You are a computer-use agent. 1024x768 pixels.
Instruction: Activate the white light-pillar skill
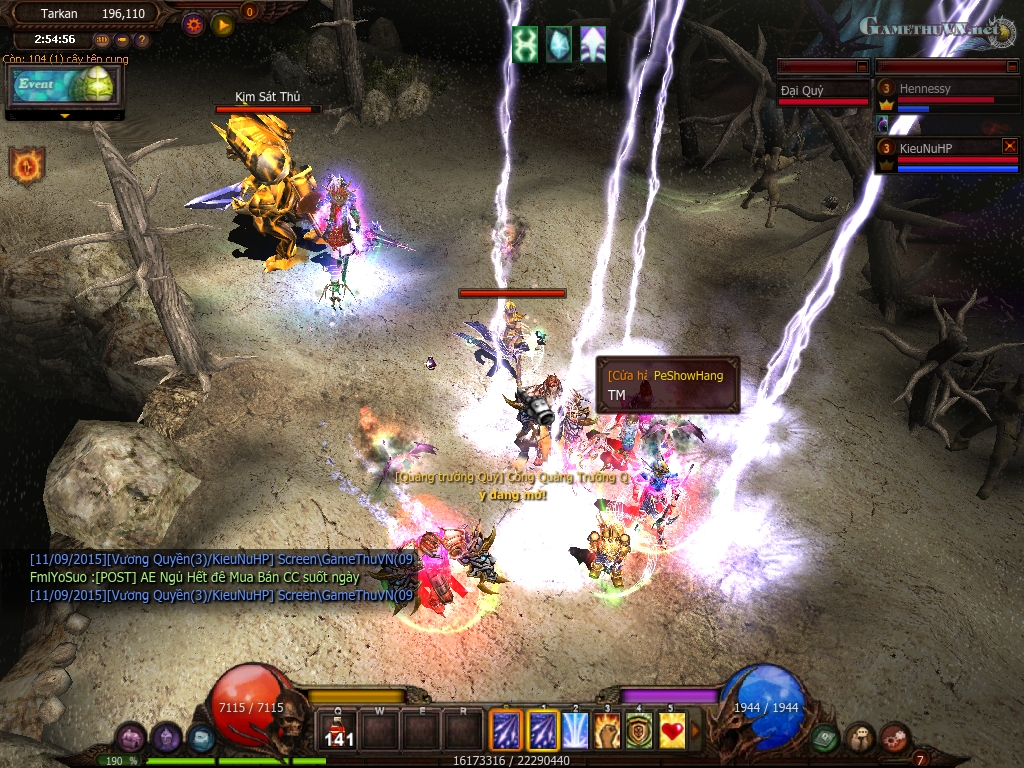(x=575, y=729)
